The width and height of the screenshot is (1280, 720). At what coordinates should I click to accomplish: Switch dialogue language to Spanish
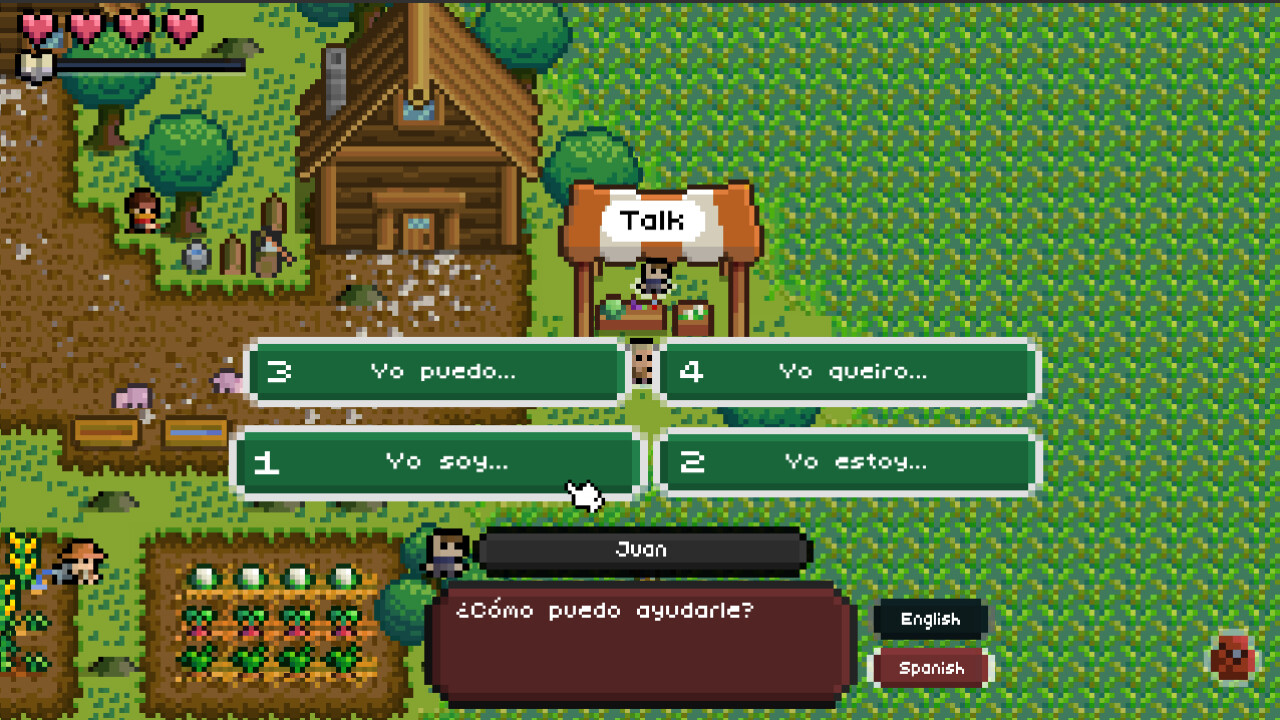(929, 667)
